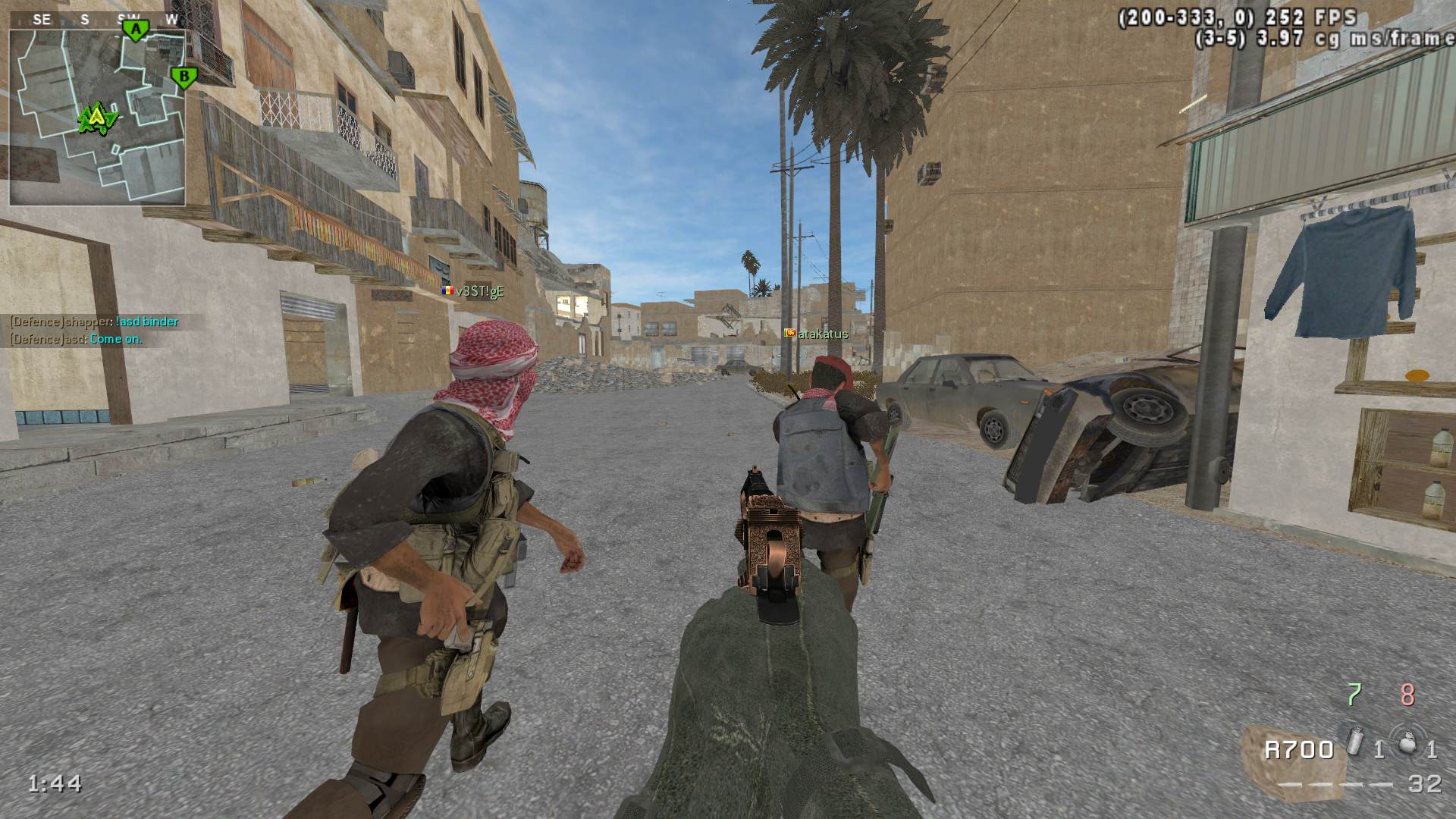Click the yellow player arrow on the minimap

[96, 118]
